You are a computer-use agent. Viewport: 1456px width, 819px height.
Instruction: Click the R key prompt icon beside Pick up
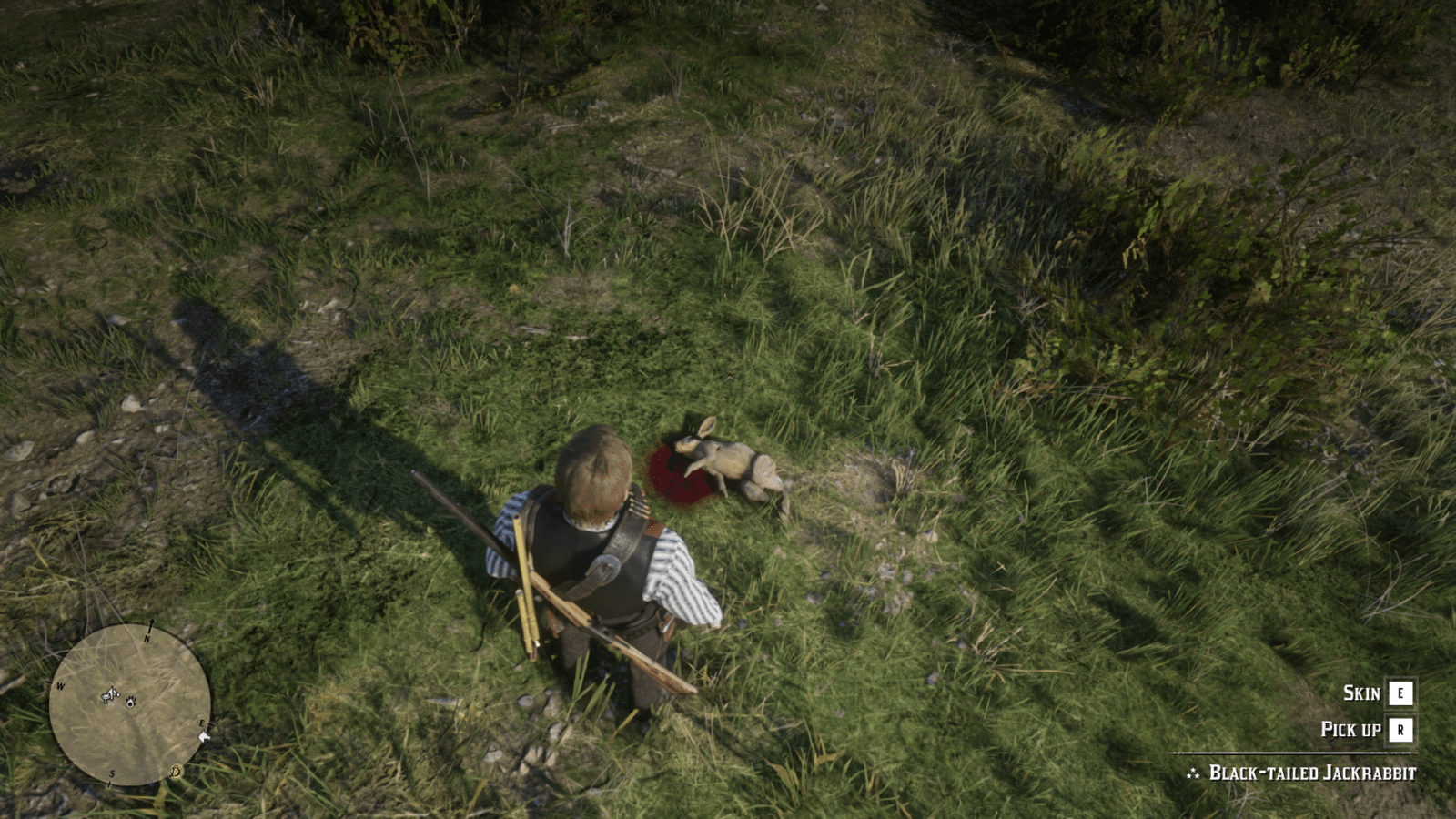[x=1400, y=729]
